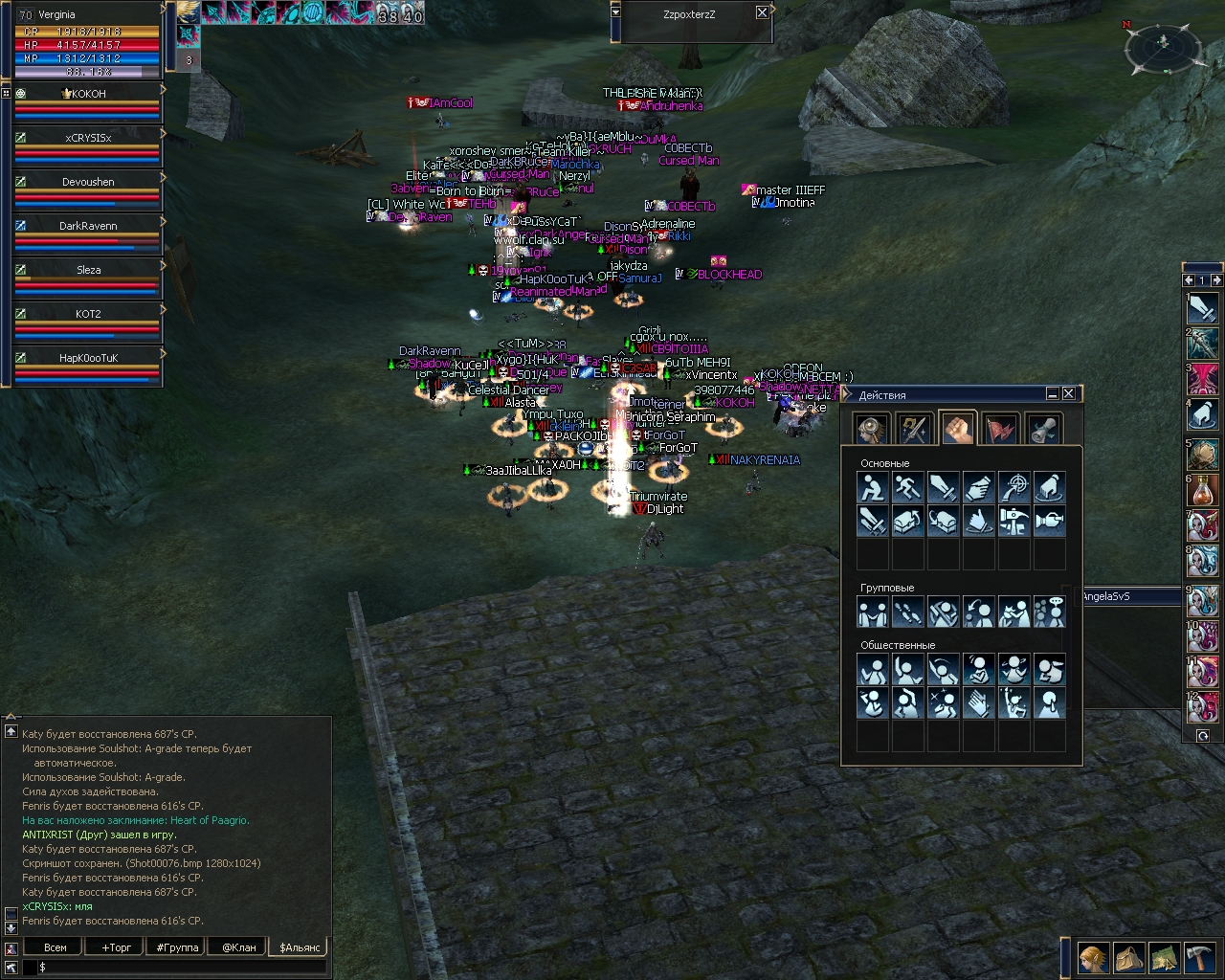
Task: Switch to the #Группа chat tab
Action: pyautogui.click(x=177, y=947)
